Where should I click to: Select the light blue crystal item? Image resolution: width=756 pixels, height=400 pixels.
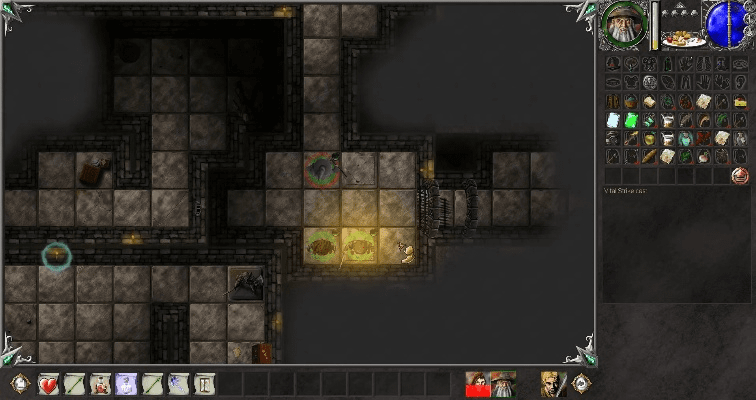pyautogui.click(x=613, y=120)
